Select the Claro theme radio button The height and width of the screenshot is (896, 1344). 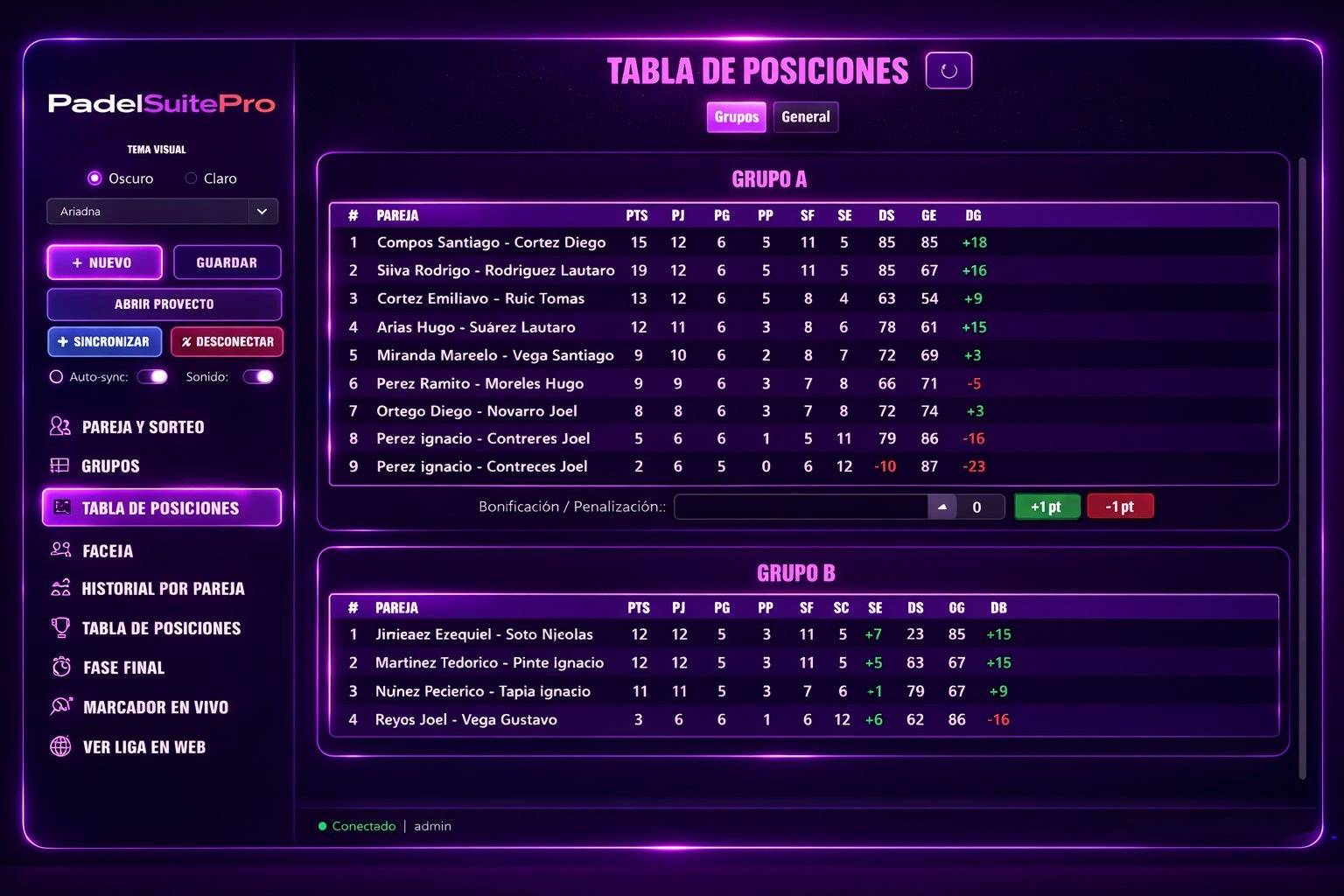coord(189,178)
